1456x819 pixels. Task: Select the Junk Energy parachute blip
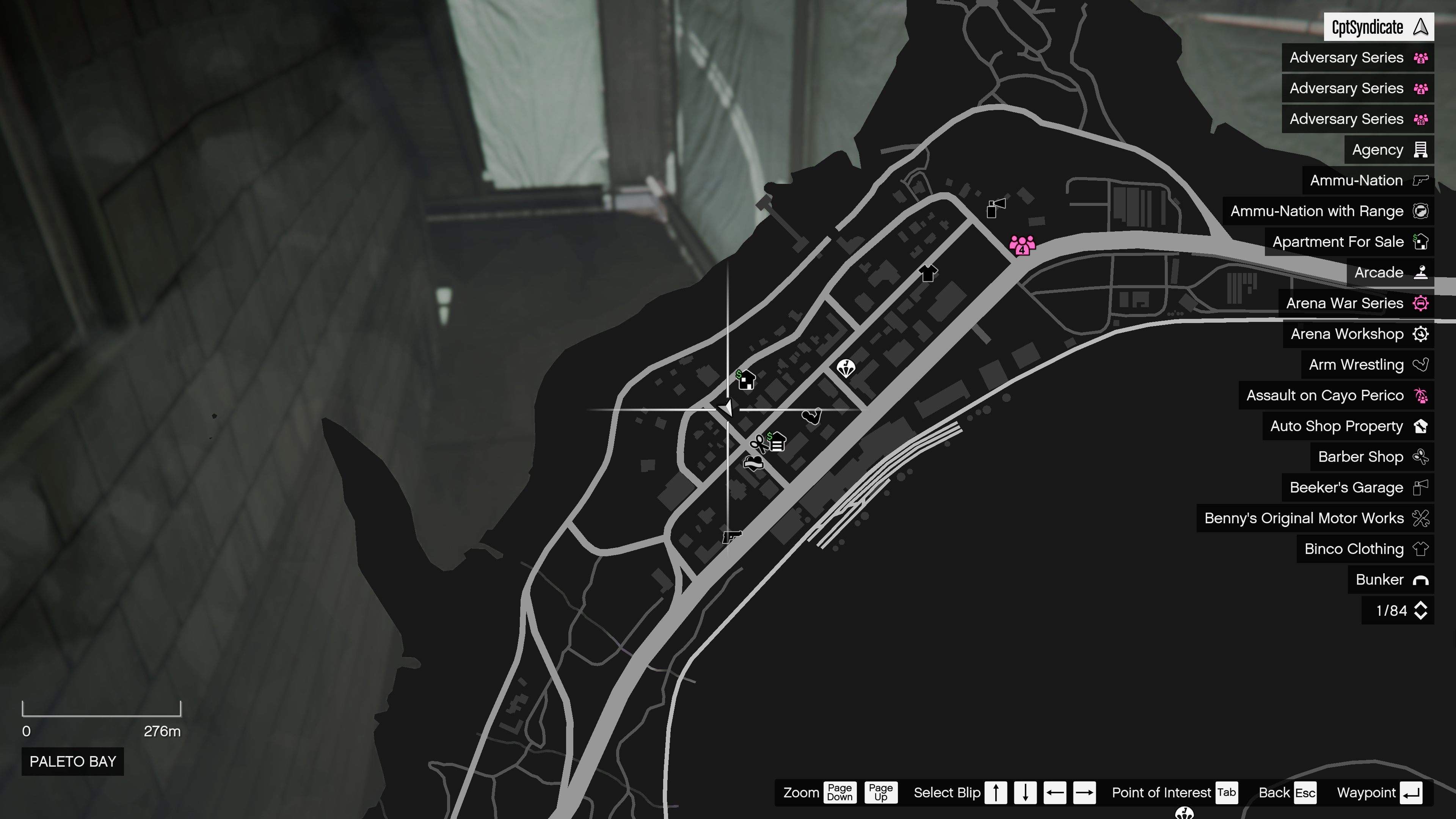[846, 368]
